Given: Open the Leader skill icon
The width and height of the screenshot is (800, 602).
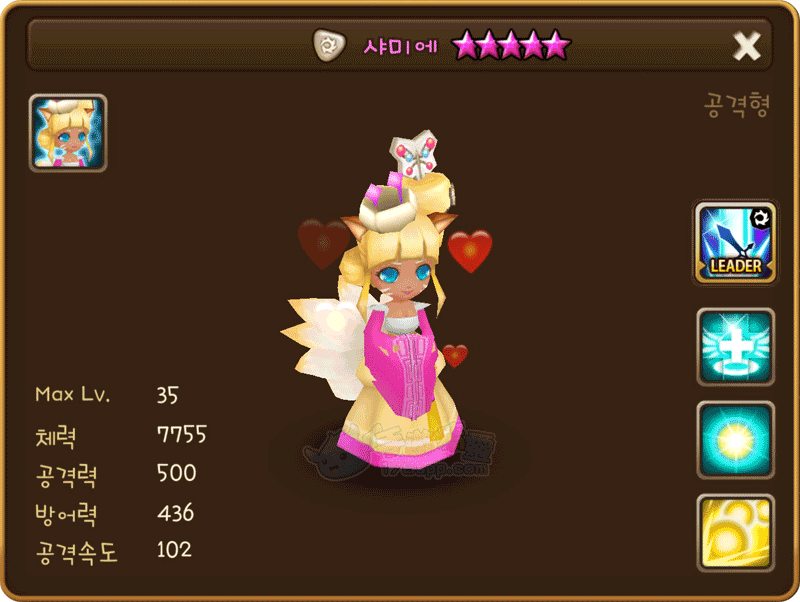Looking at the screenshot, I should point(735,243).
